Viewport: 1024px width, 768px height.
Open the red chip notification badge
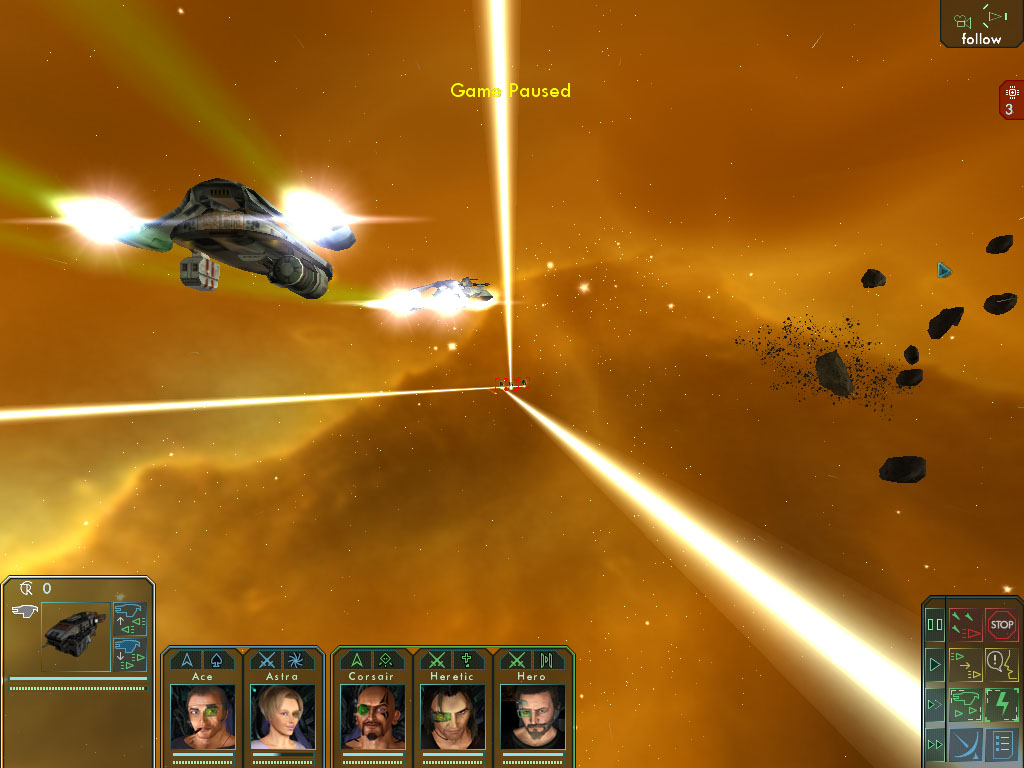pos(1010,100)
